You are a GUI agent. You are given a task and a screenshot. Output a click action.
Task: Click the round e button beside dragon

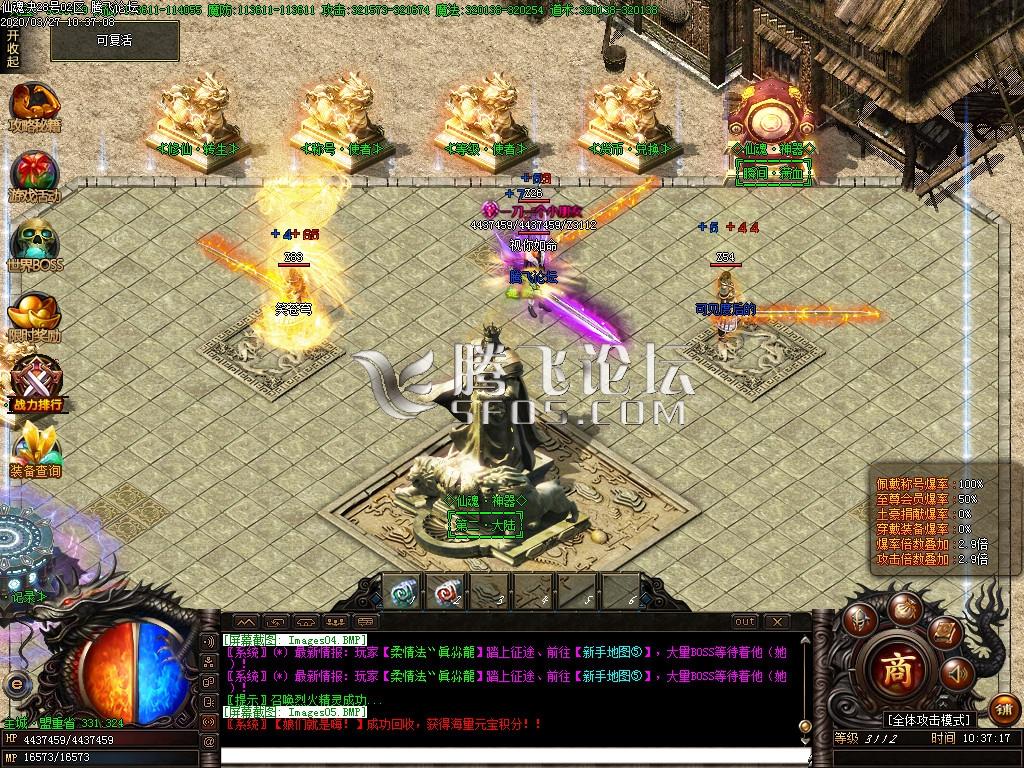point(16,685)
